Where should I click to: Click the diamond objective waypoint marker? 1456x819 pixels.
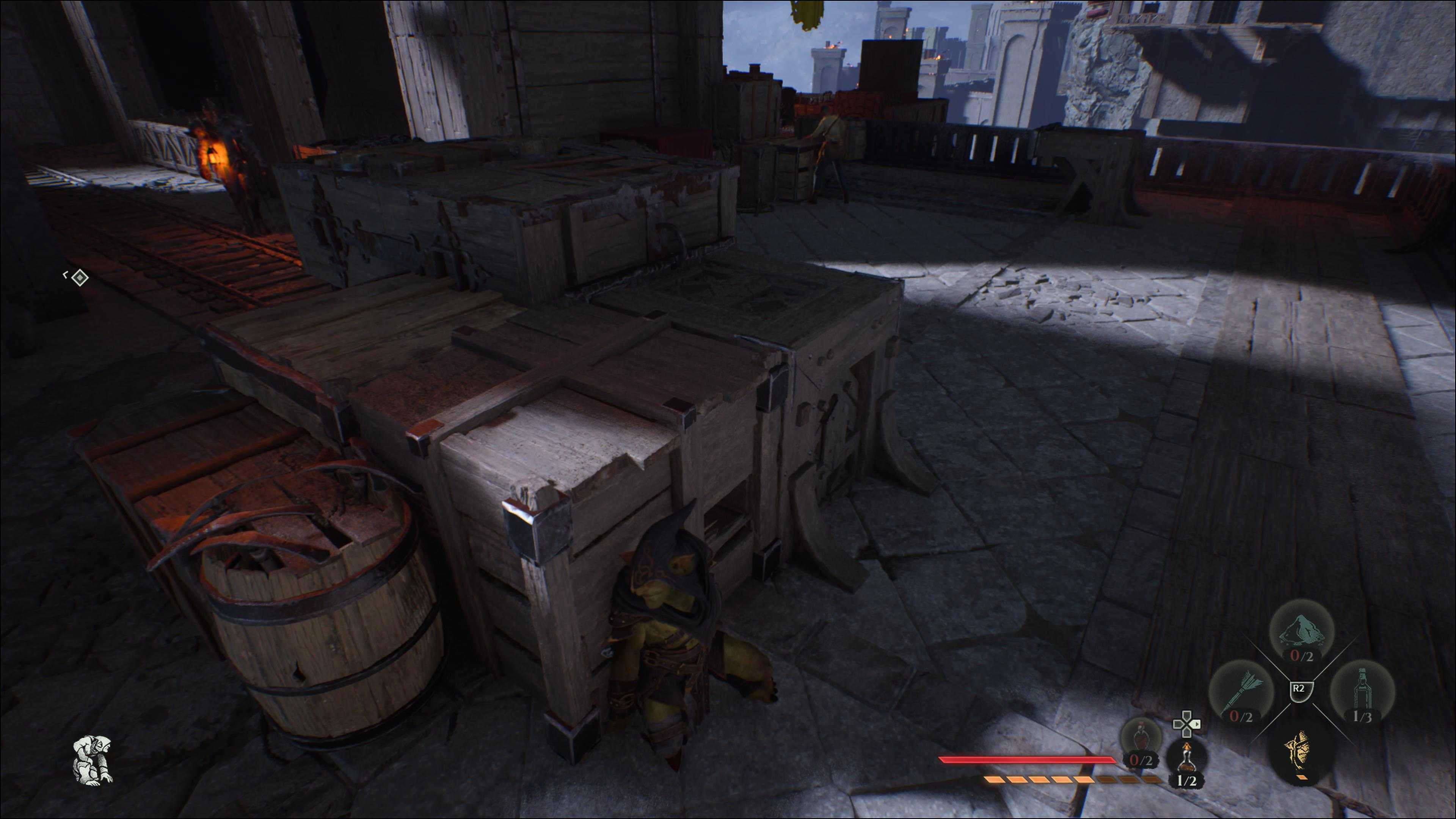80,278
